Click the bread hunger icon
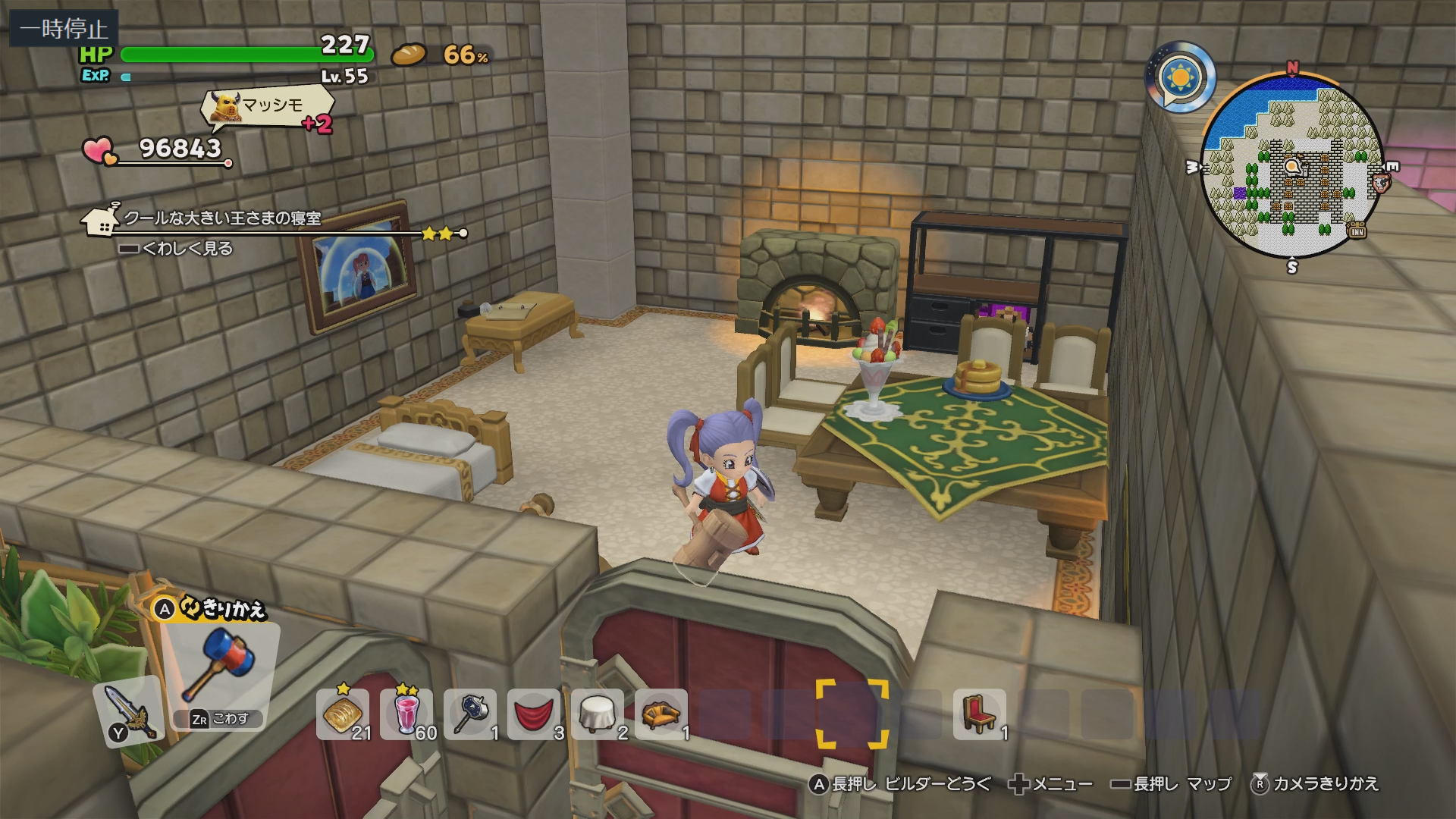Screen dimensions: 1456x819 pyautogui.click(x=409, y=55)
